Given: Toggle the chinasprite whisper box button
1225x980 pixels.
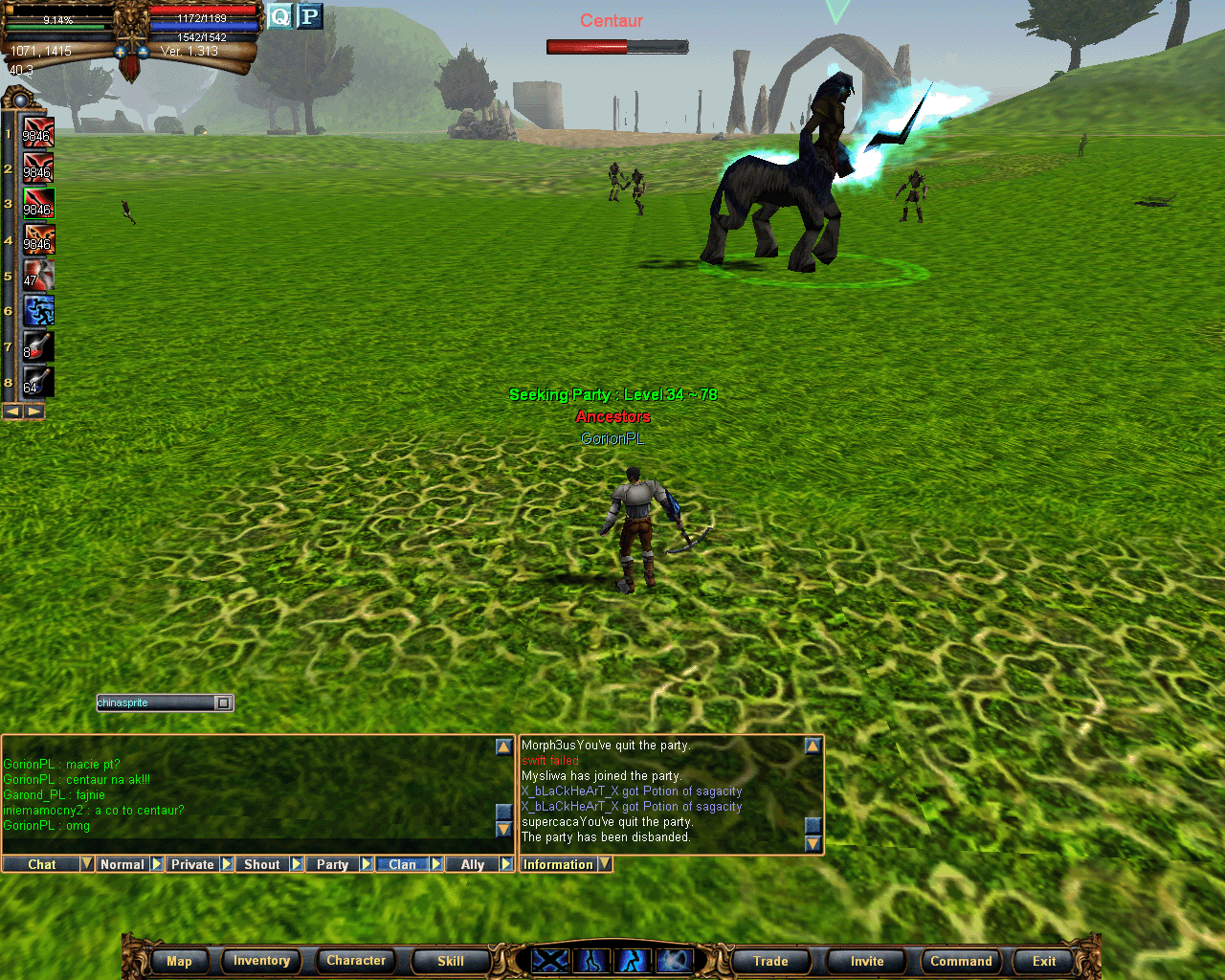Looking at the screenshot, I should click(223, 702).
